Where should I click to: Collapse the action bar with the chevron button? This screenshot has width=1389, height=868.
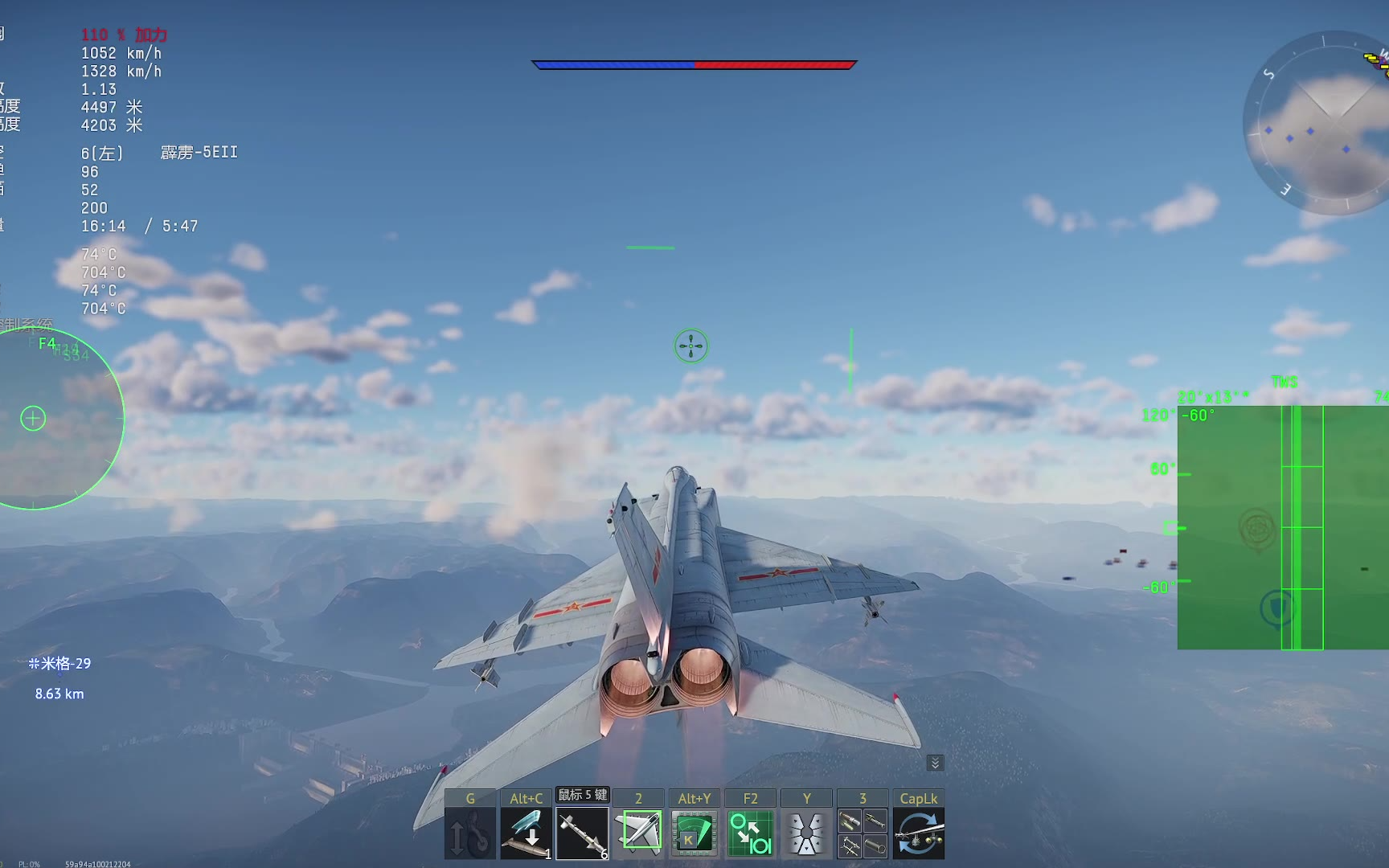point(935,763)
